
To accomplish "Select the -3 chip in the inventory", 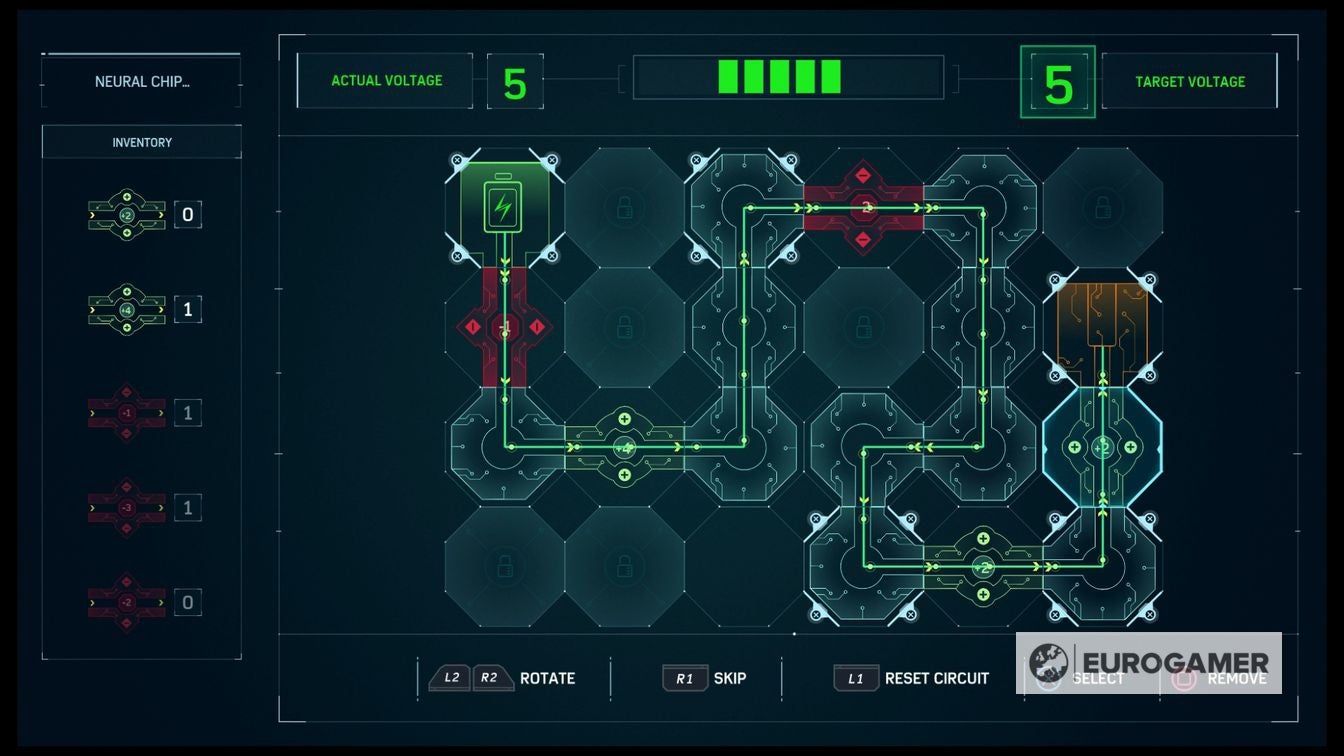I will point(127,507).
